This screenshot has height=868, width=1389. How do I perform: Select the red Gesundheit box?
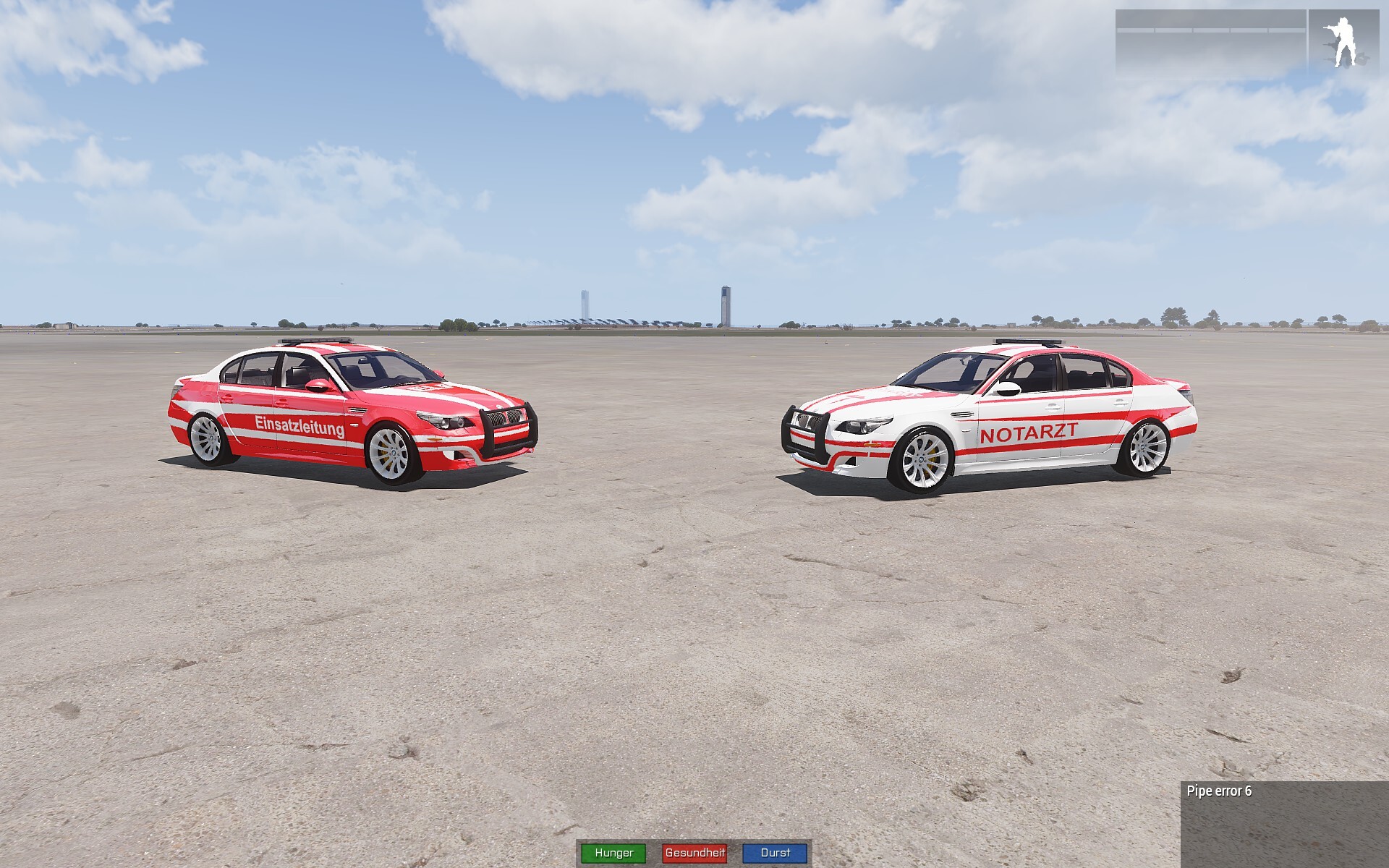(x=694, y=853)
